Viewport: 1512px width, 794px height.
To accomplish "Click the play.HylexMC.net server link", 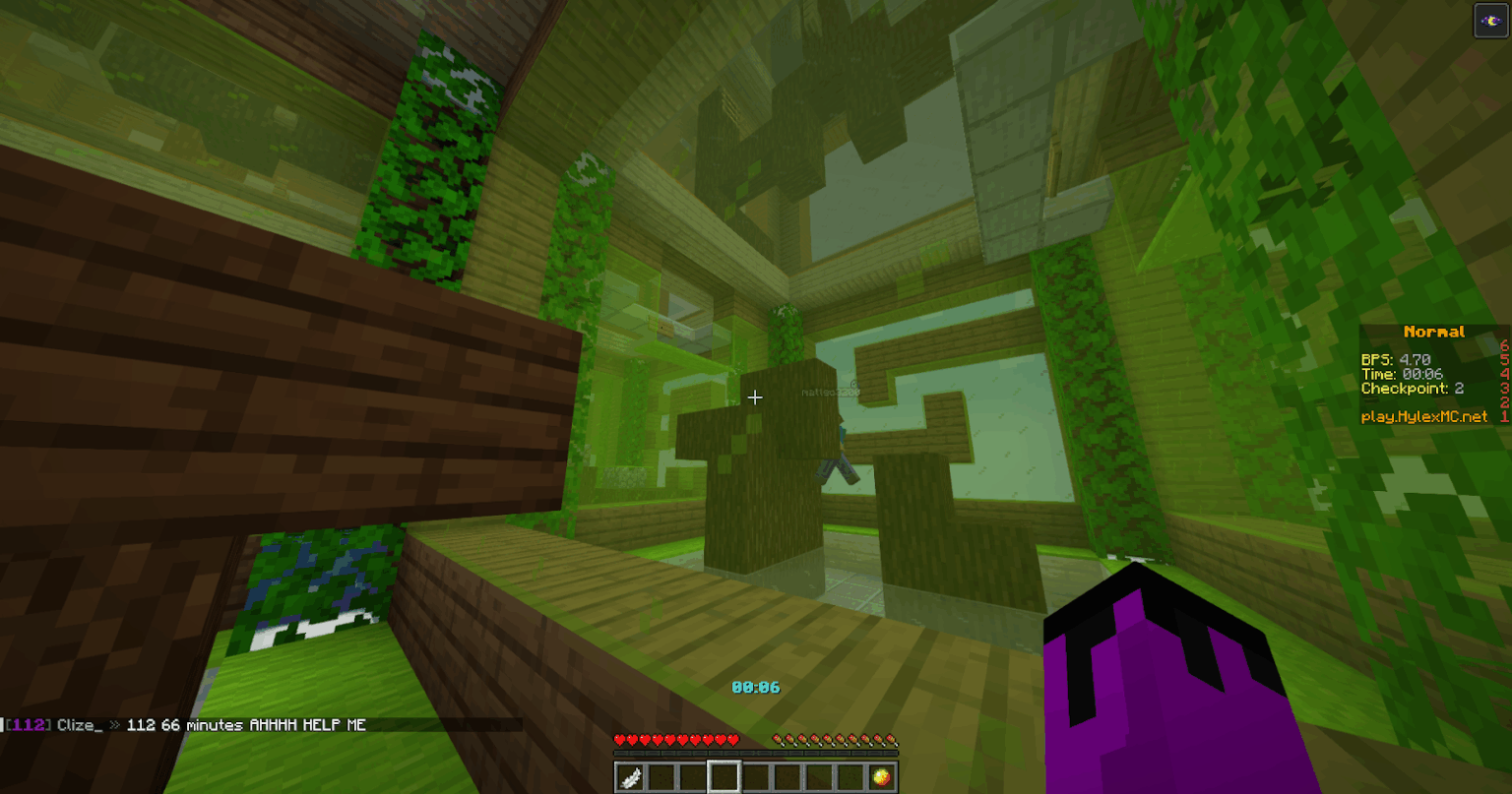I will pyautogui.click(x=1425, y=416).
